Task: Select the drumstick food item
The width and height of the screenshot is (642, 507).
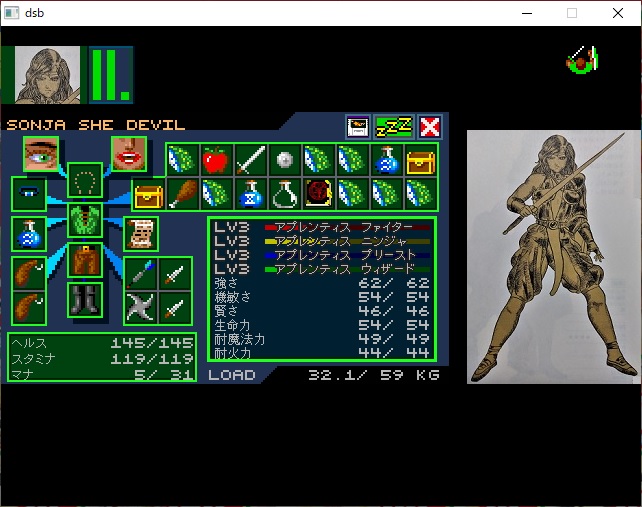Action: 182,193
